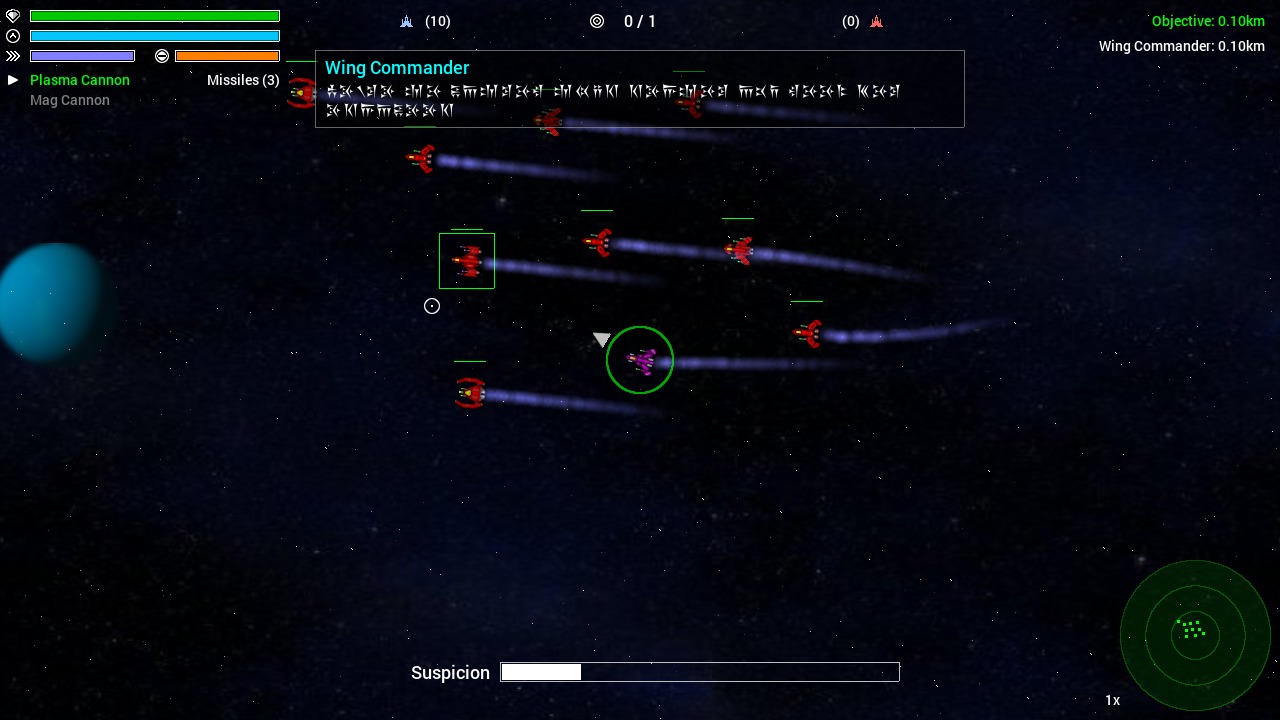The height and width of the screenshot is (720, 1280).
Task: Click the circular radar minimap
Action: coord(1194,634)
